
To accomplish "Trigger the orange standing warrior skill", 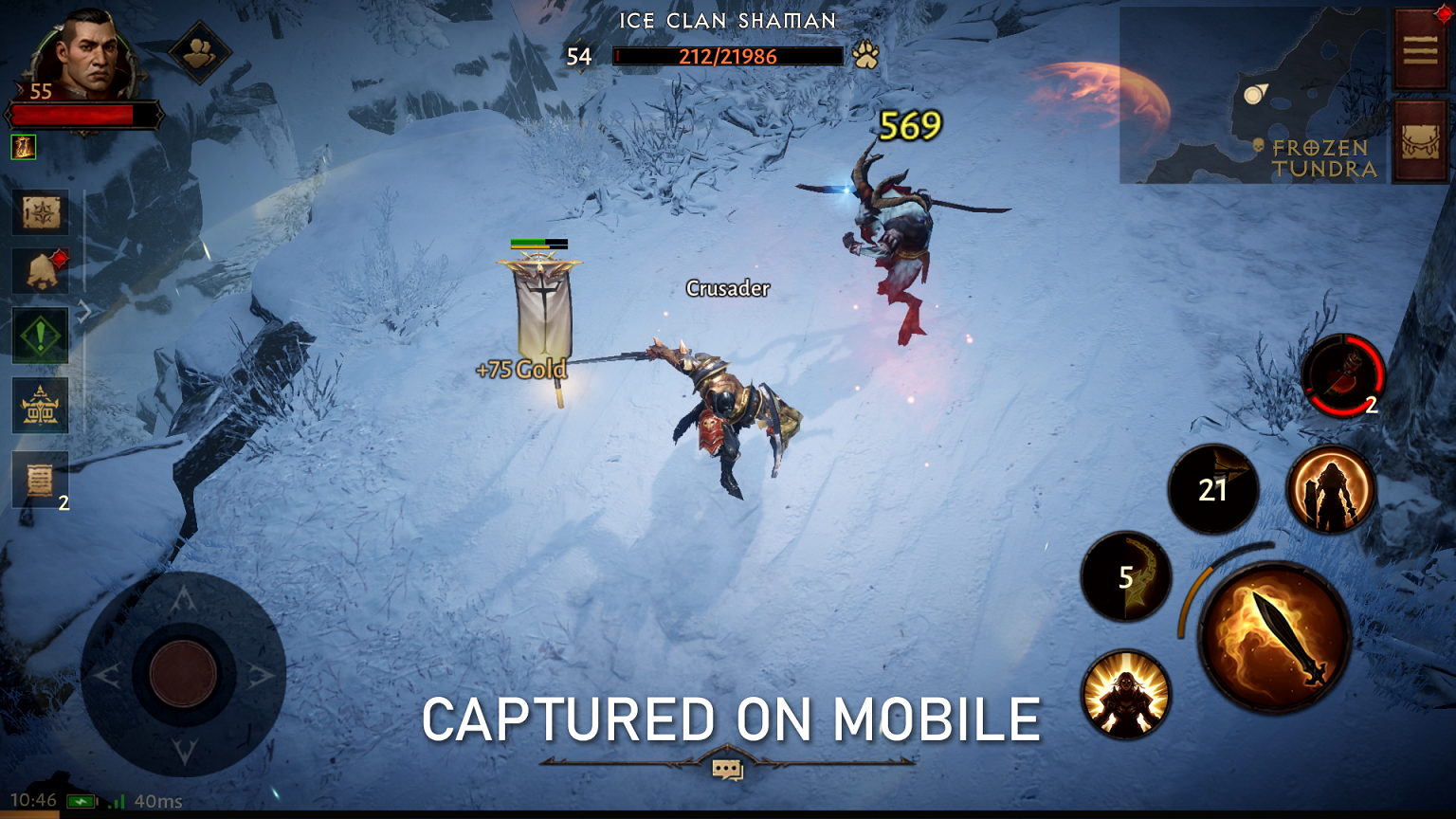I will 1331,489.
